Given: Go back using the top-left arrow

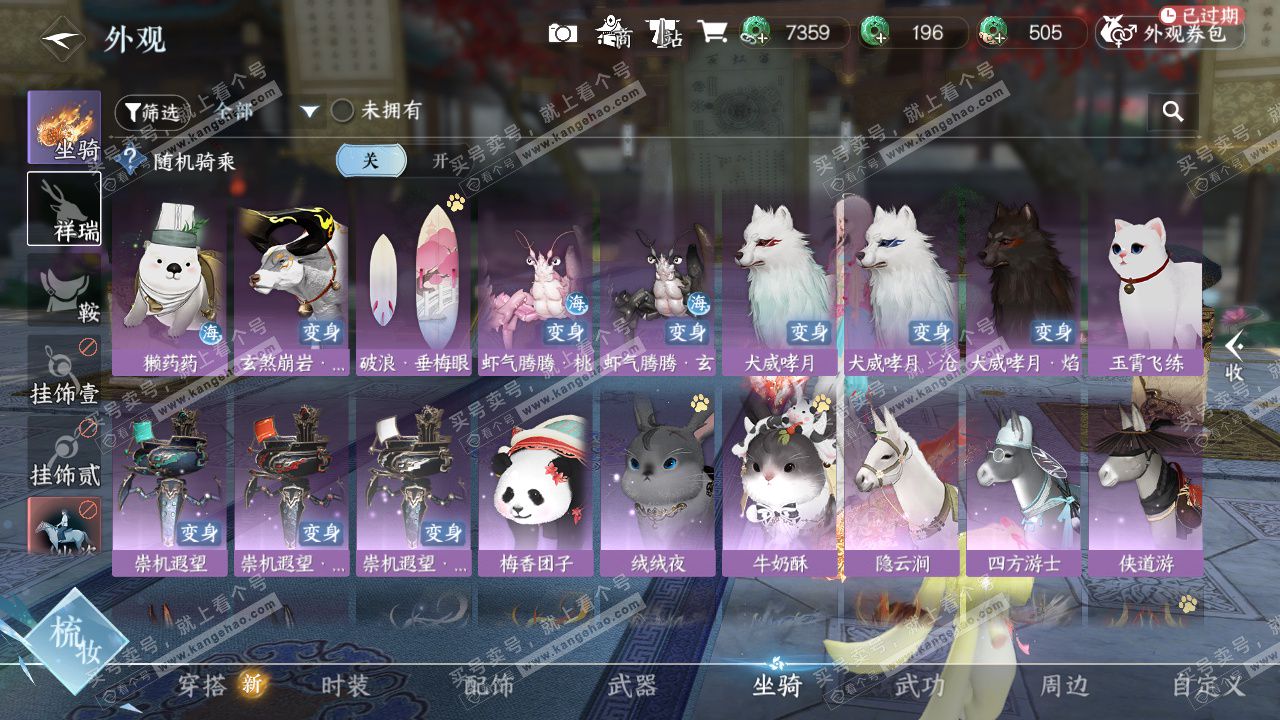Looking at the screenshot, I should 60,39.
